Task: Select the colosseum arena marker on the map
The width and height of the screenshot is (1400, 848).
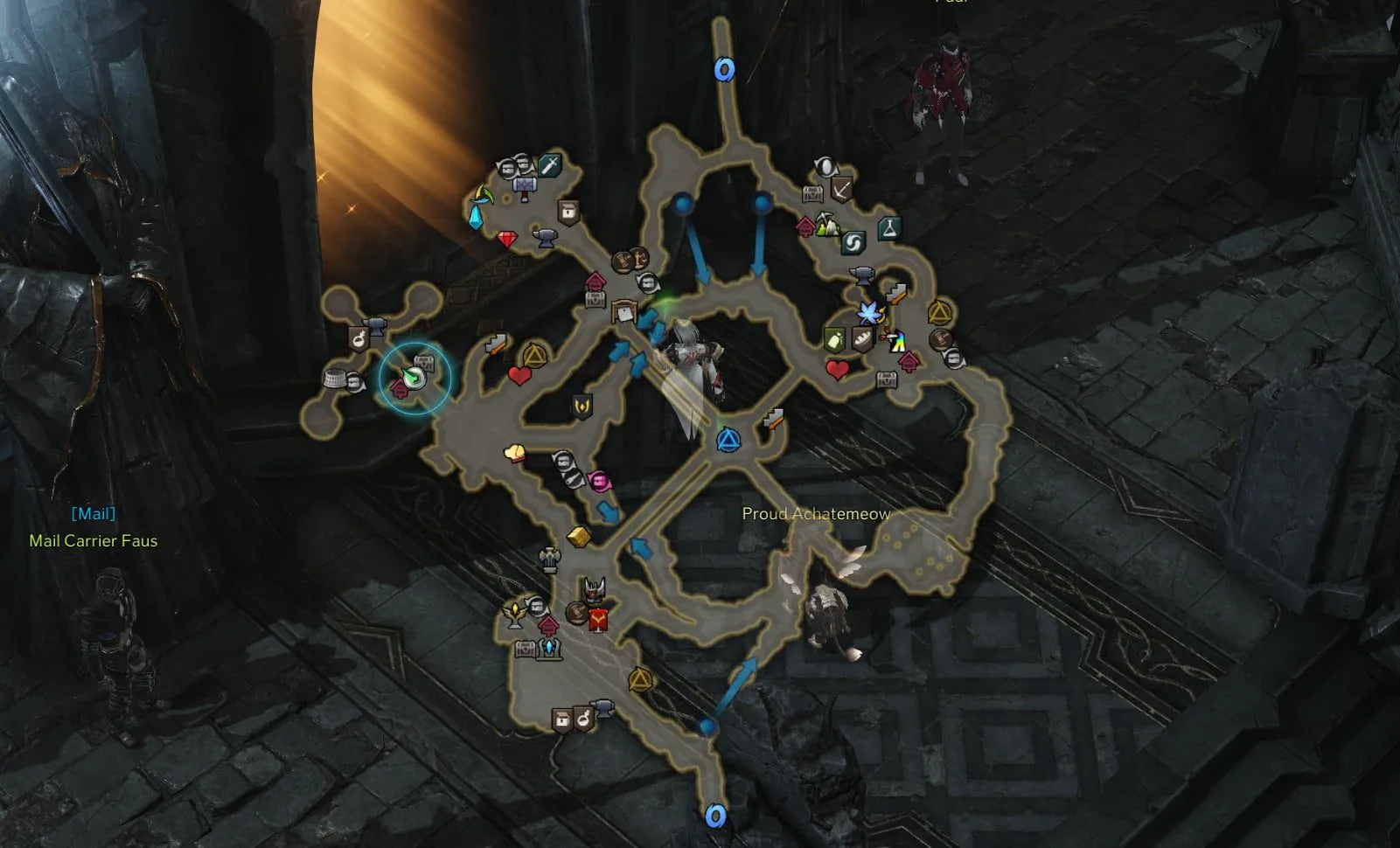Action: point(336,379)
